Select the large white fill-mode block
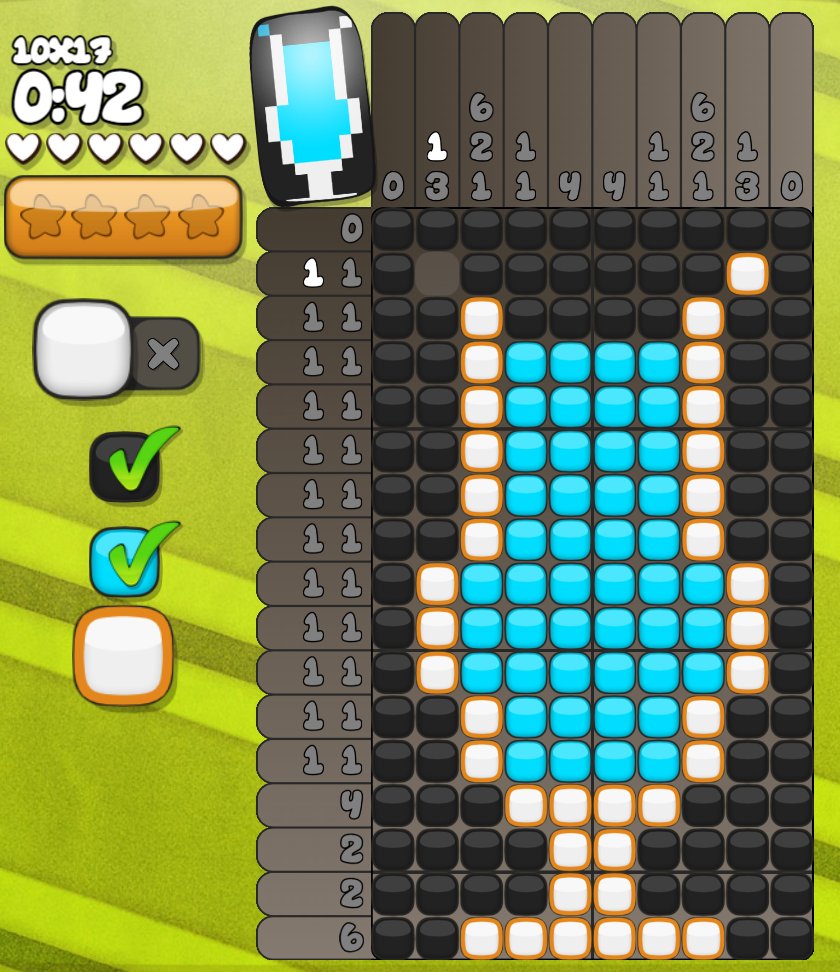 click(x=83, y=348)
